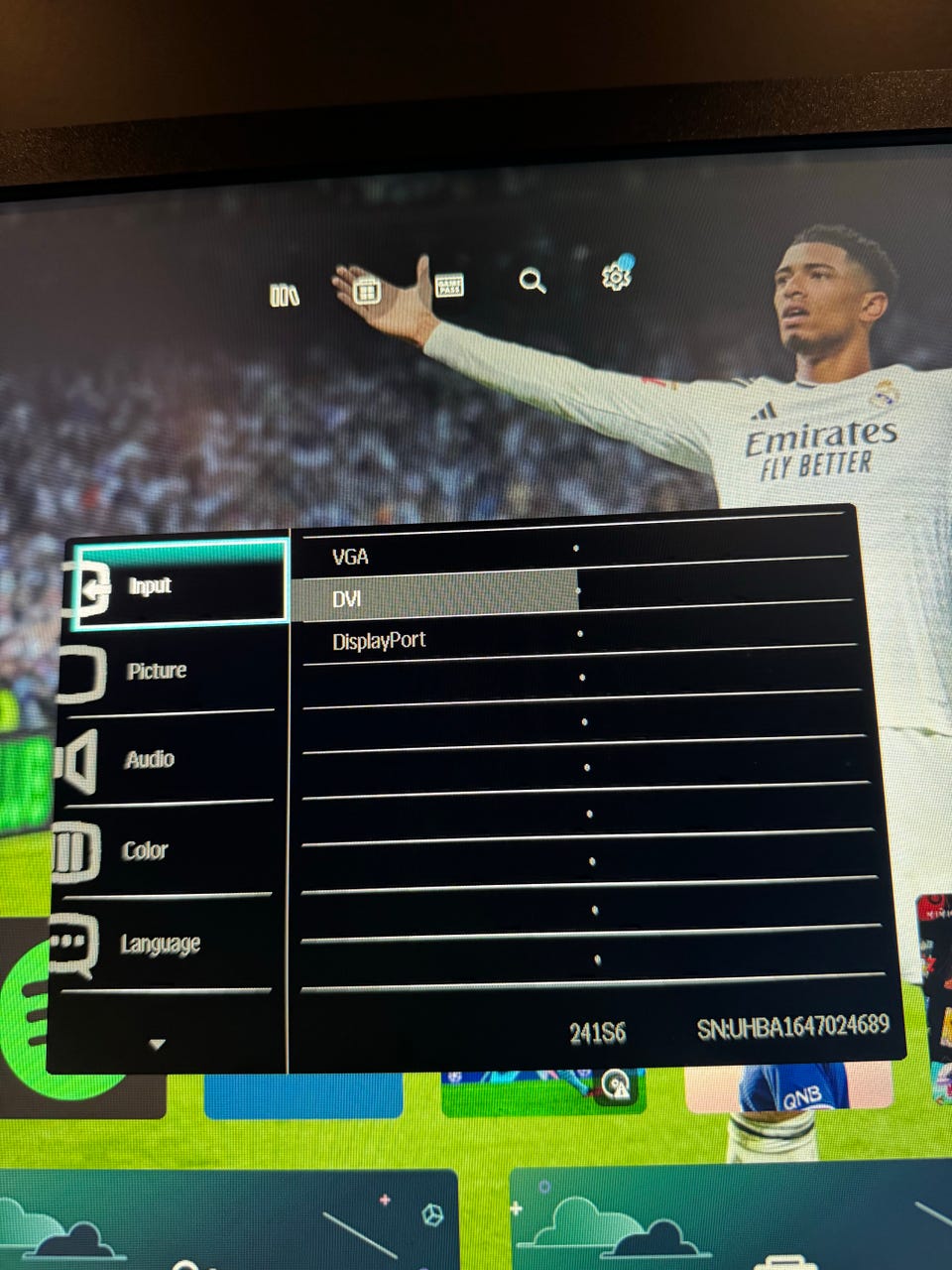The height and width of the screenshot is (1270, 952).
Task: Select the highlighted DVI input
Action: (347, 599)
